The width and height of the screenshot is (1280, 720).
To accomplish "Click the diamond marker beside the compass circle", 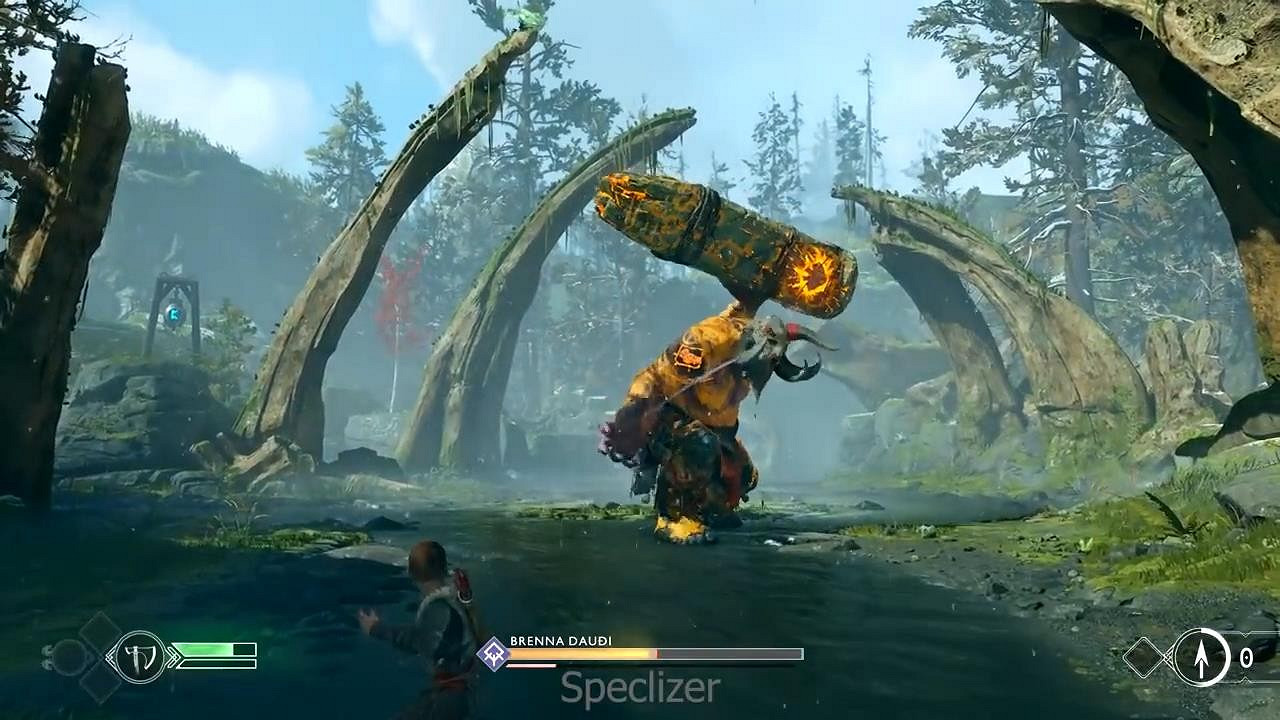I will coord(1144,657).
